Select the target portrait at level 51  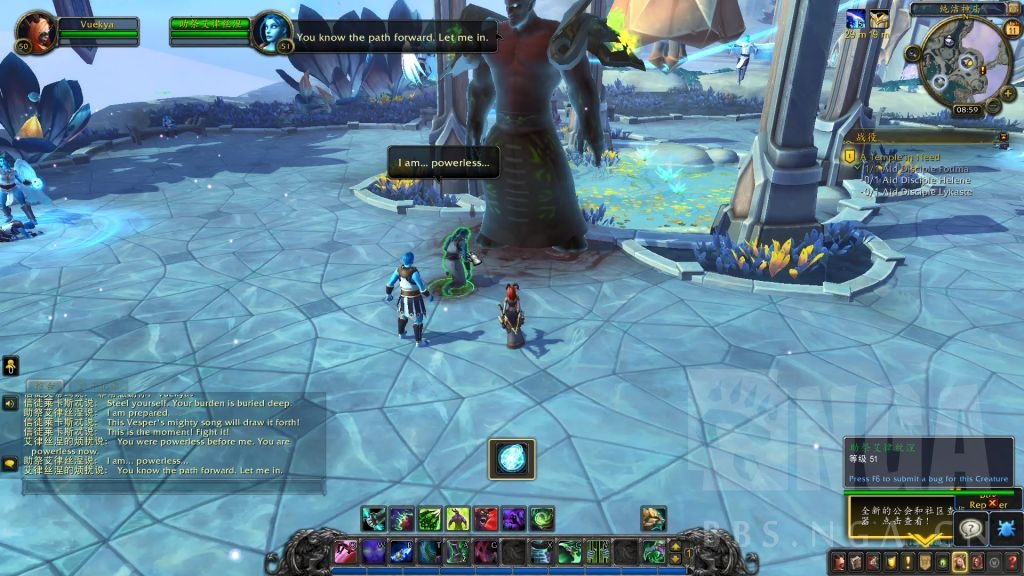click(x=271, y=32)
